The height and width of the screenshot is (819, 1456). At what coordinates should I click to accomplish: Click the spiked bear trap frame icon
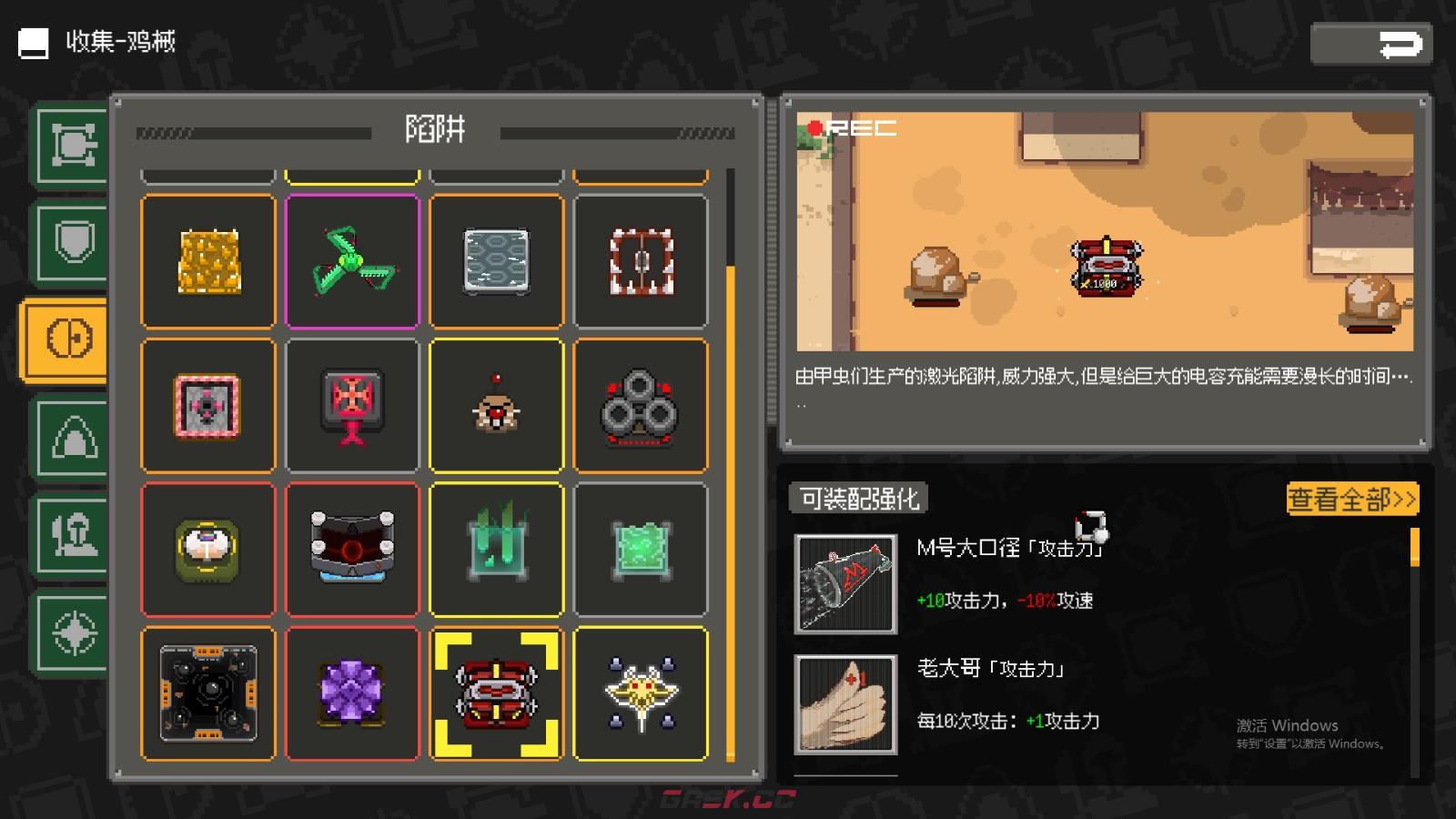[640, 262]
